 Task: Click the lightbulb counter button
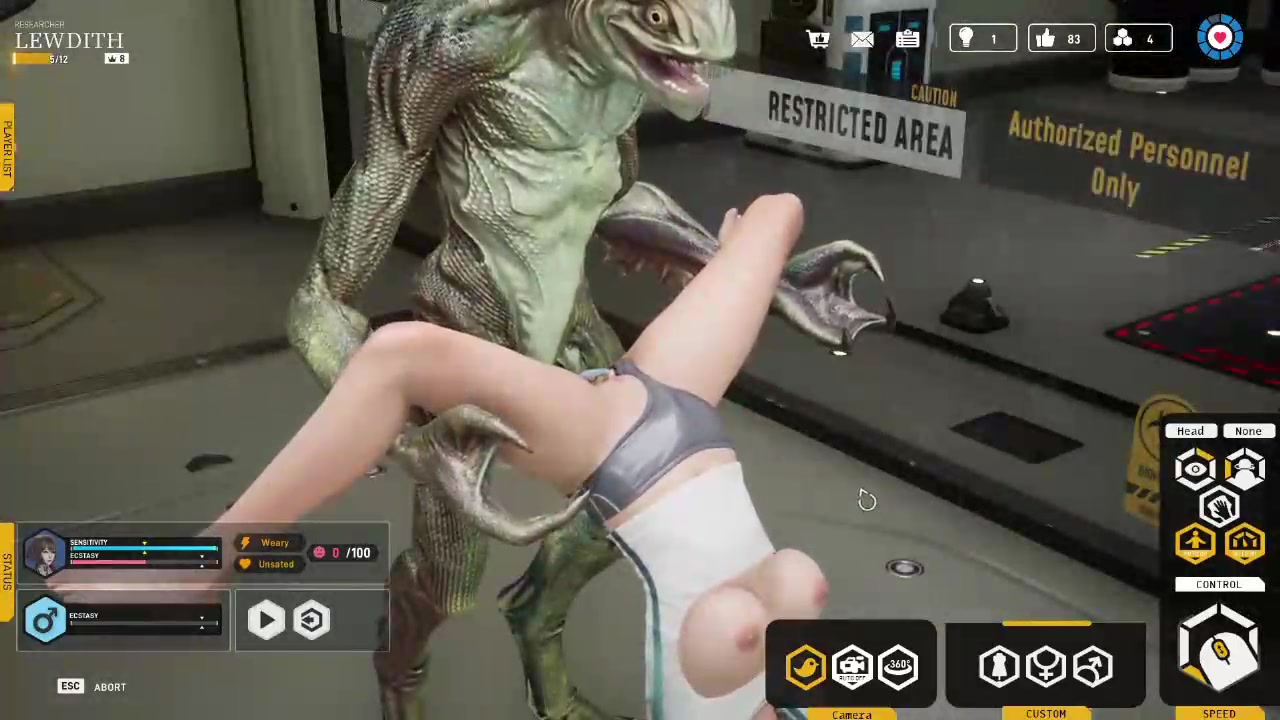point(982,39)
